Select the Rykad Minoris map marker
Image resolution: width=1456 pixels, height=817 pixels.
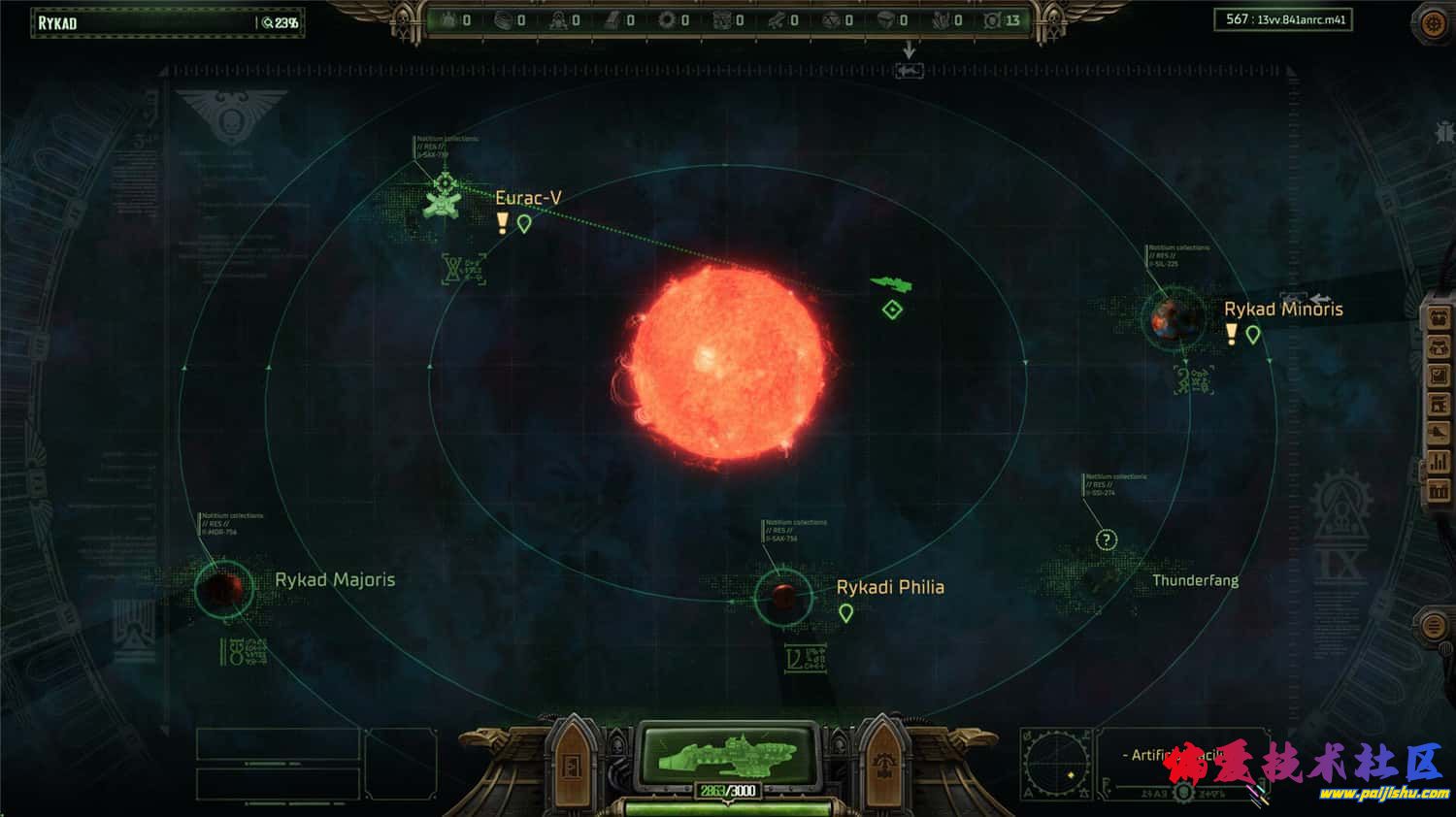click(1253, 335)
